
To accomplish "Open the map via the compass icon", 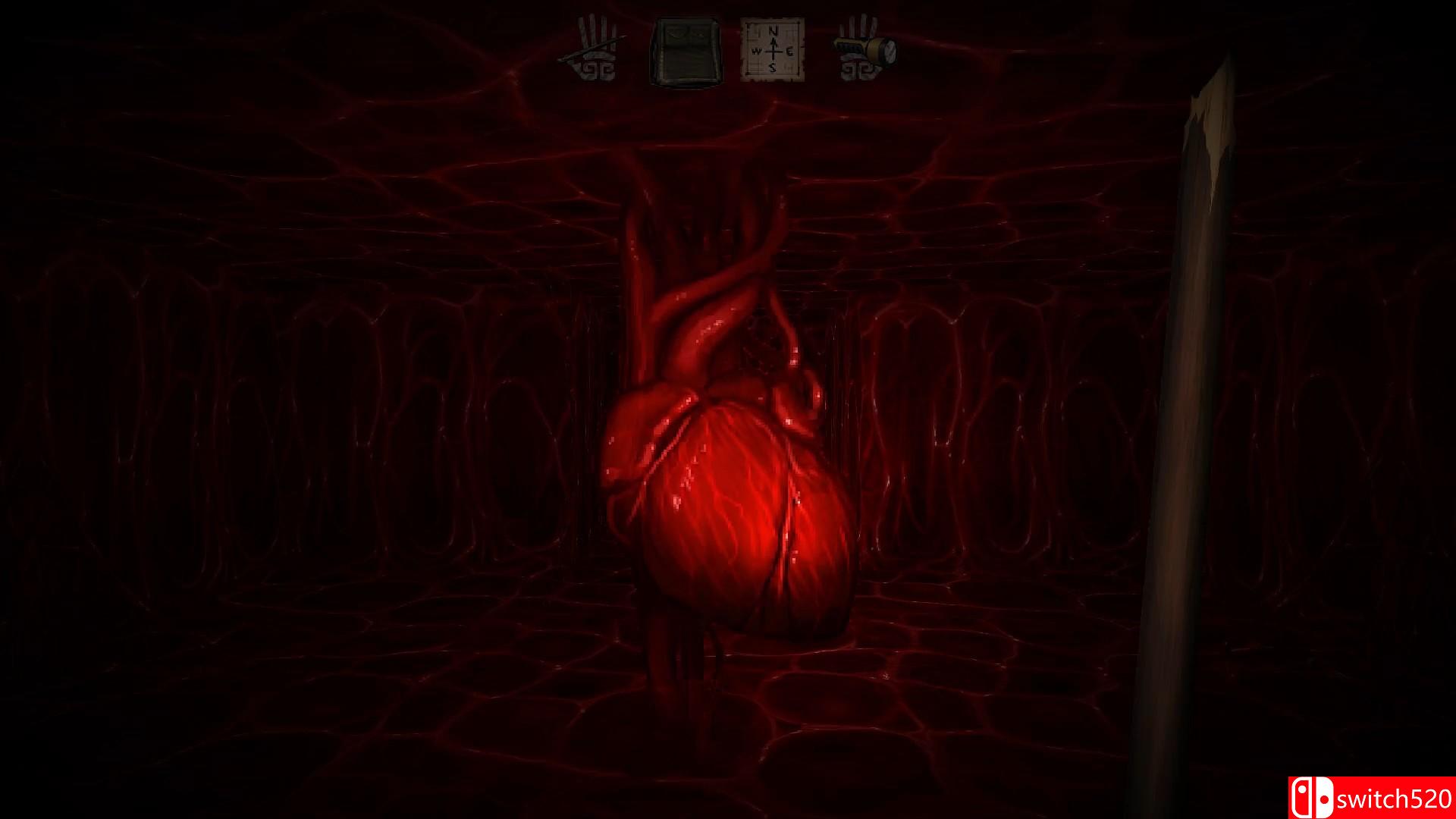I will coord(773,49).
